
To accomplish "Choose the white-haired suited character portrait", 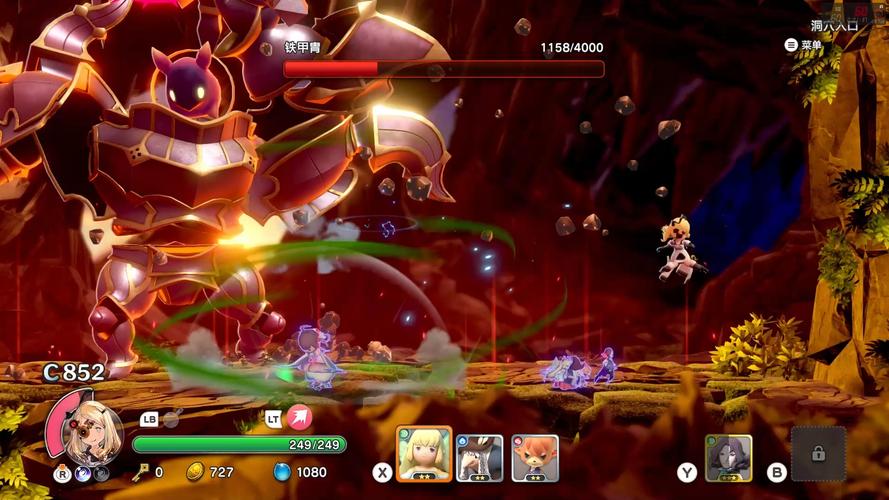I will point(479,457).
